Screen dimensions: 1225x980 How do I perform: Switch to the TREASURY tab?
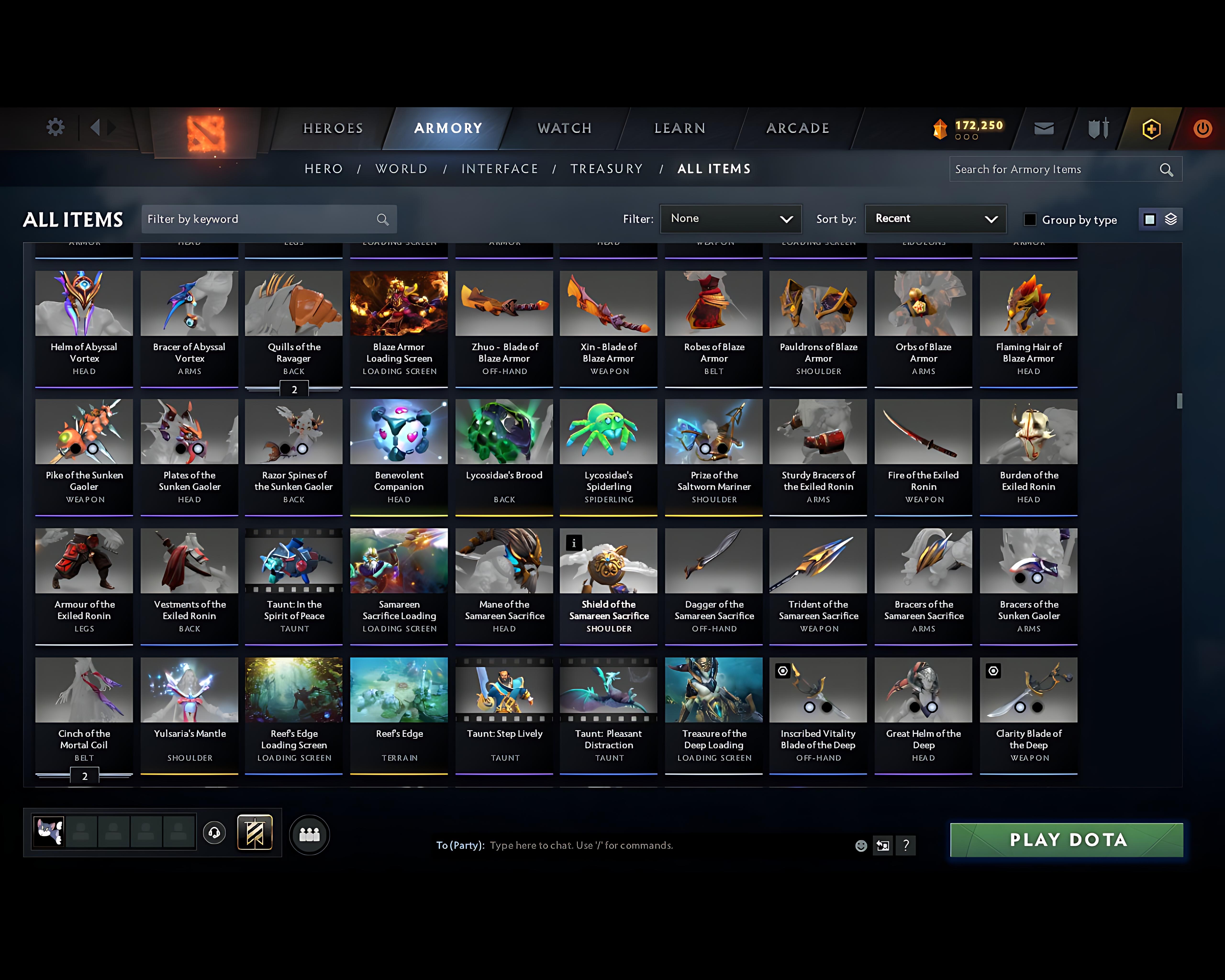pos(606,169)
